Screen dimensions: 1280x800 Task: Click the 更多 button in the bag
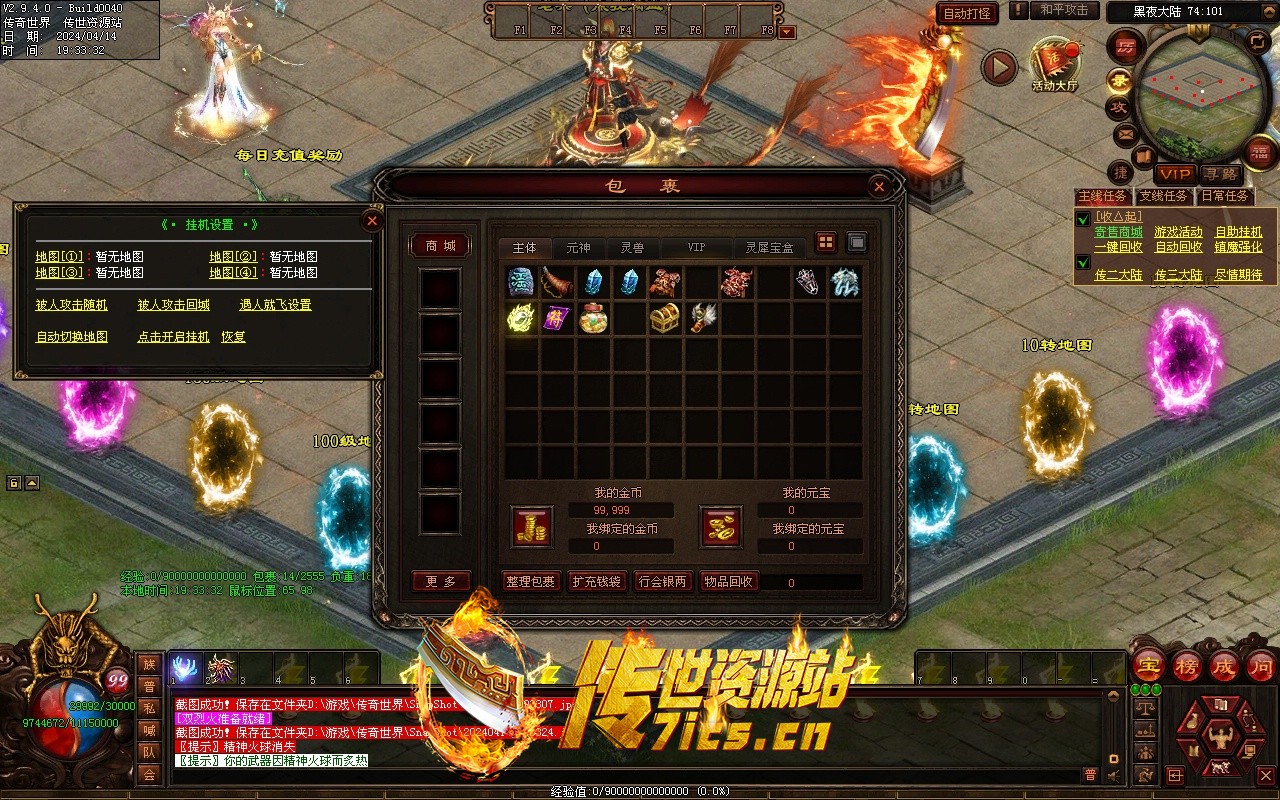pos(440,581)
